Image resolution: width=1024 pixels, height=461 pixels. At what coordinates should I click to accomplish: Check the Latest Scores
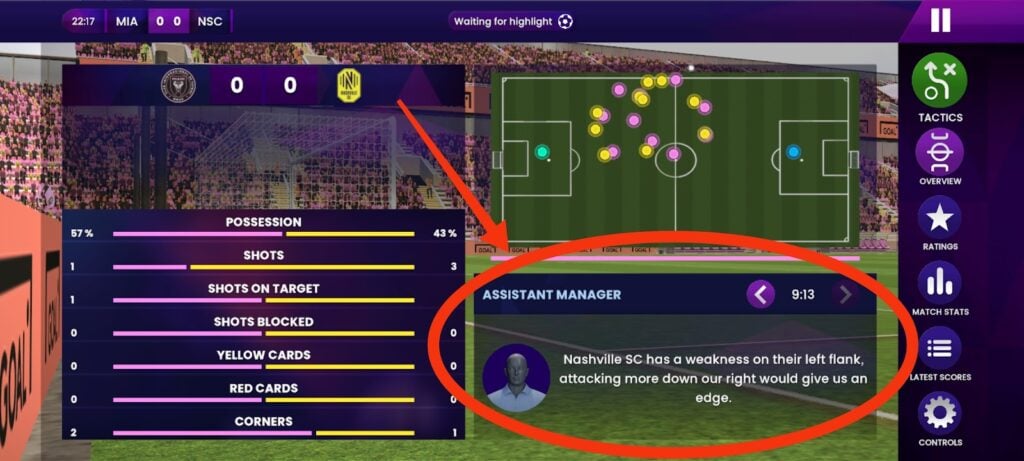coord(939,348)
